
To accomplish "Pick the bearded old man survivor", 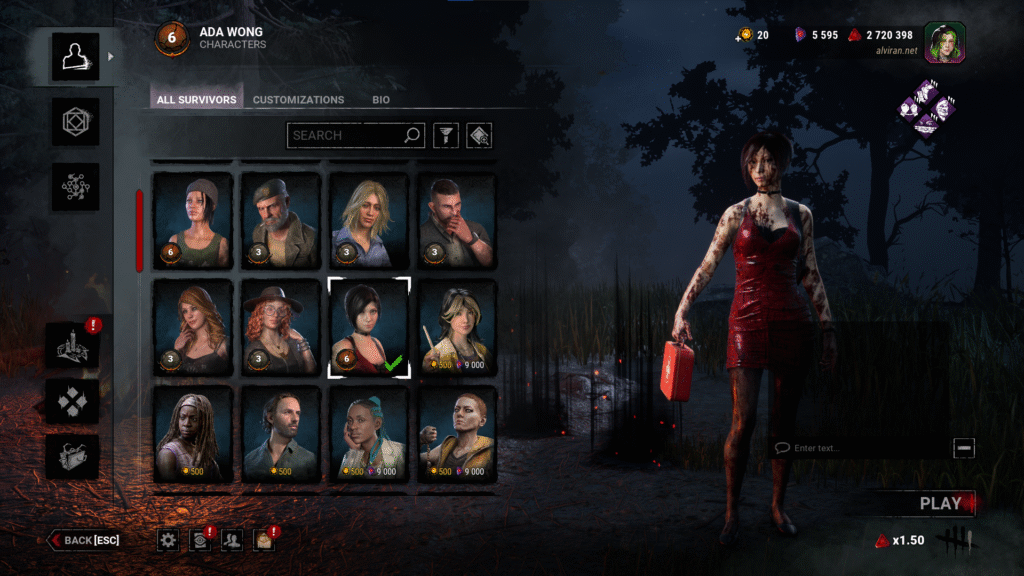I will coord(280,221).
